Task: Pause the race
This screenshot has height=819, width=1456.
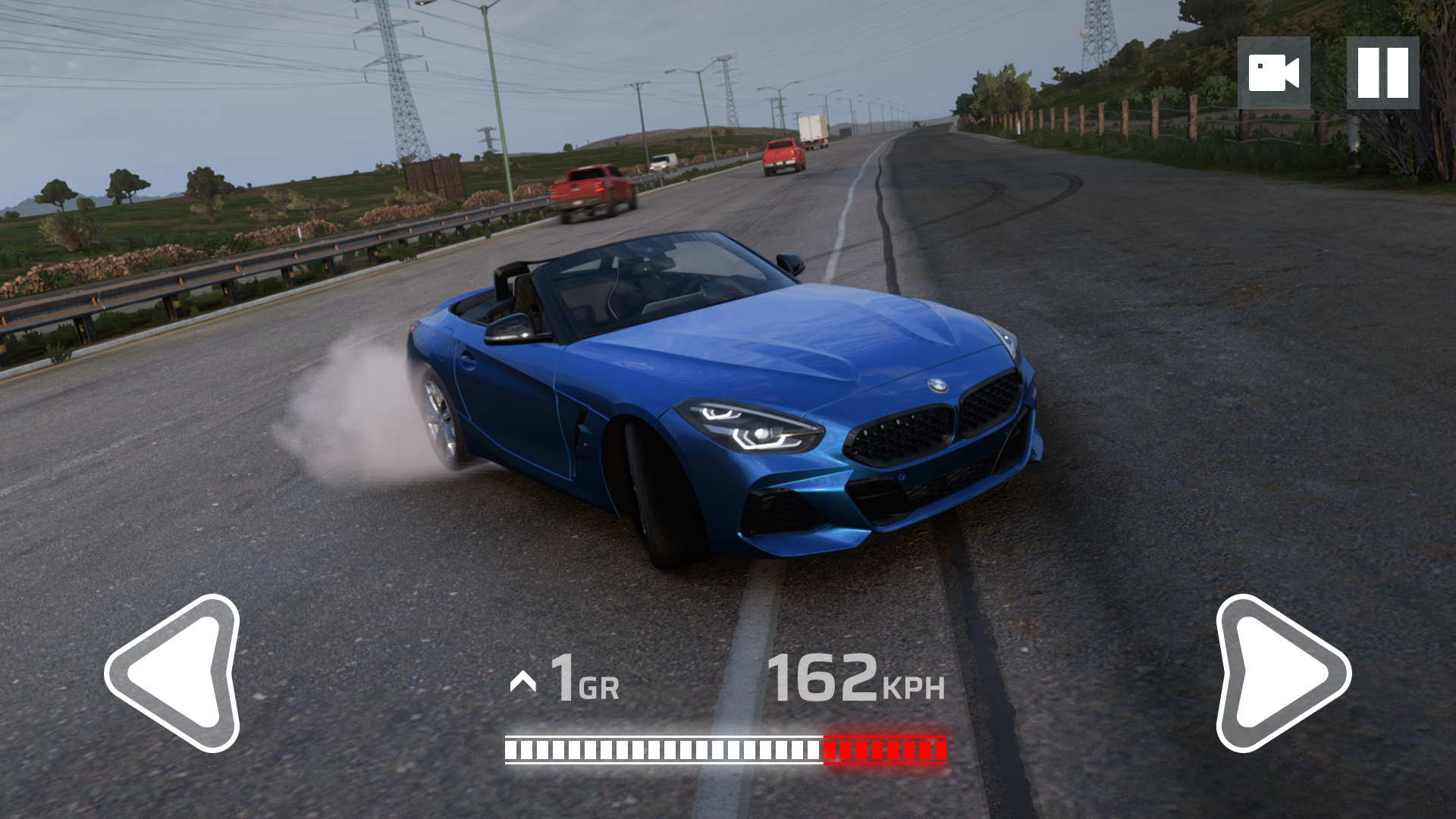Action: 1382,73
